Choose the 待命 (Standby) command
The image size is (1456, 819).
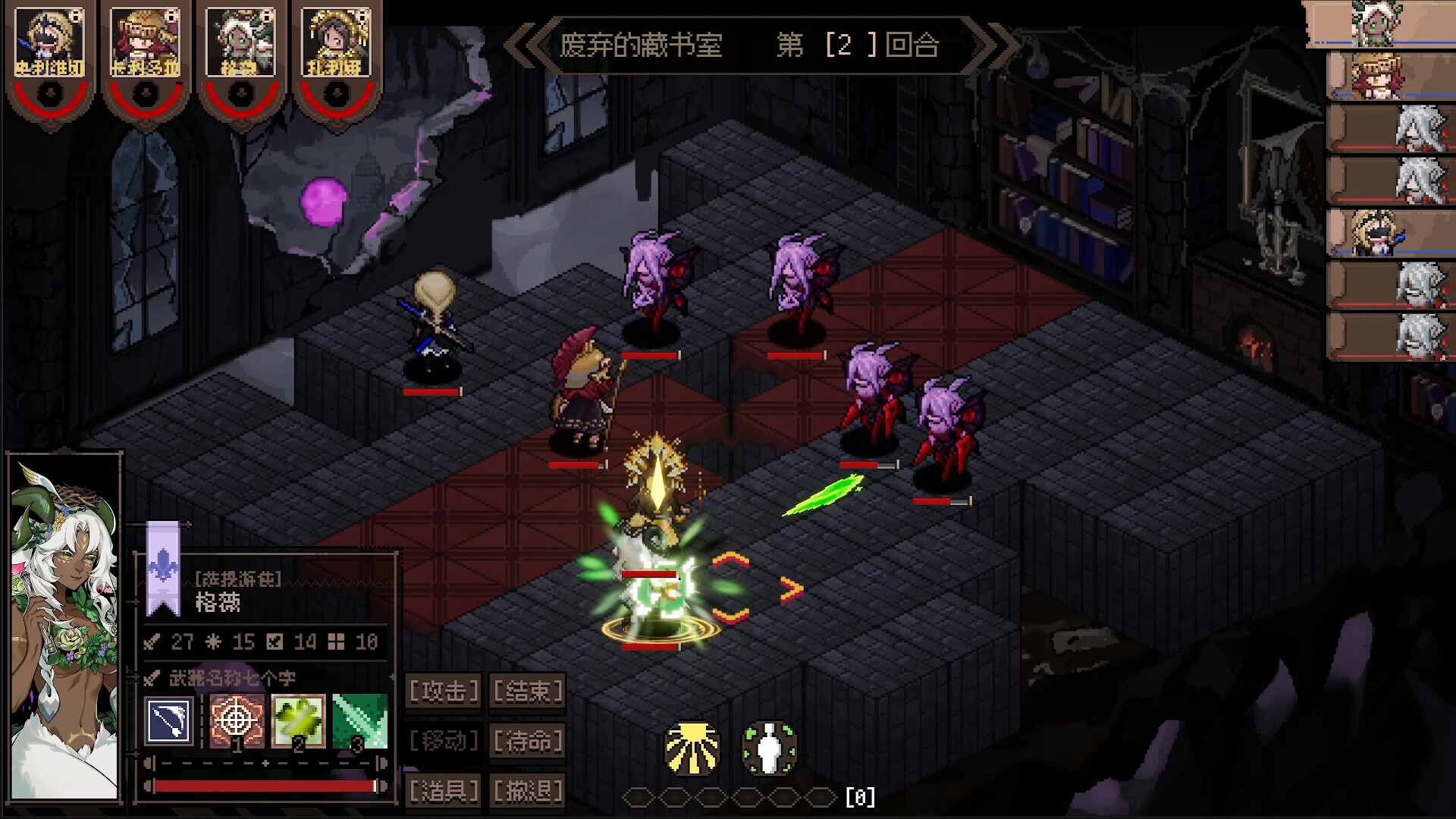pyautogui.click(x=528, y=741)
